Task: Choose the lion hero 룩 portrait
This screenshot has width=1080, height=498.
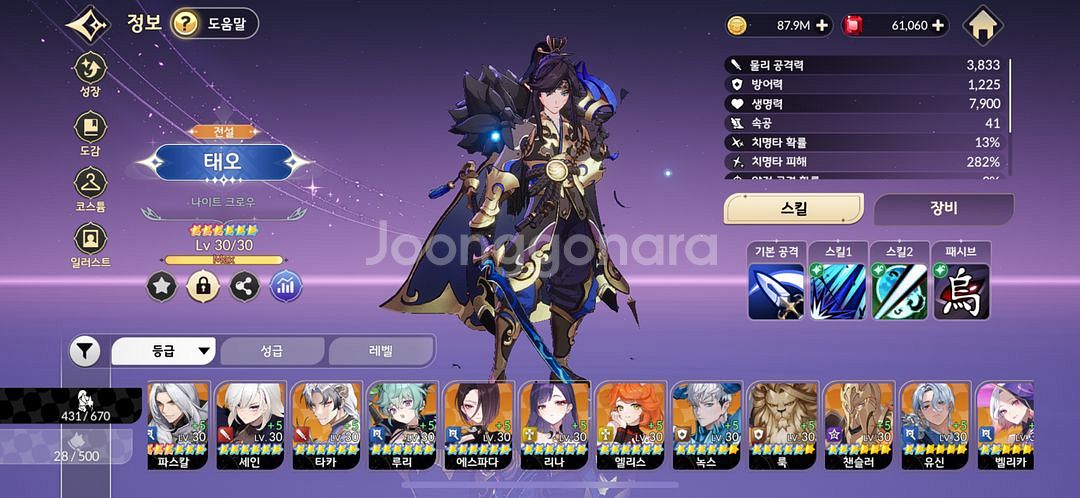Action: tap(783, 425)
